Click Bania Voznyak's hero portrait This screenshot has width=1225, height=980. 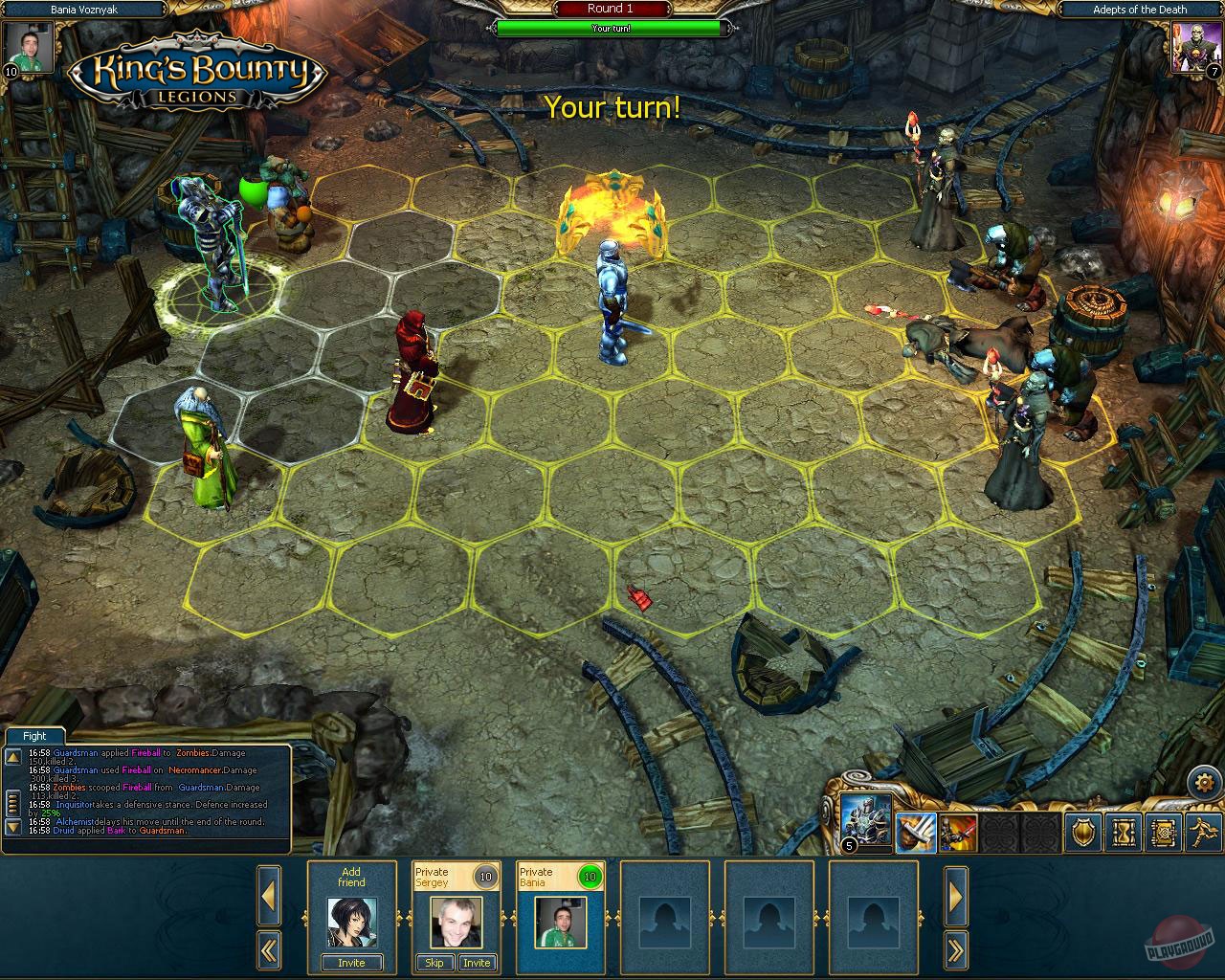(29, 48)
